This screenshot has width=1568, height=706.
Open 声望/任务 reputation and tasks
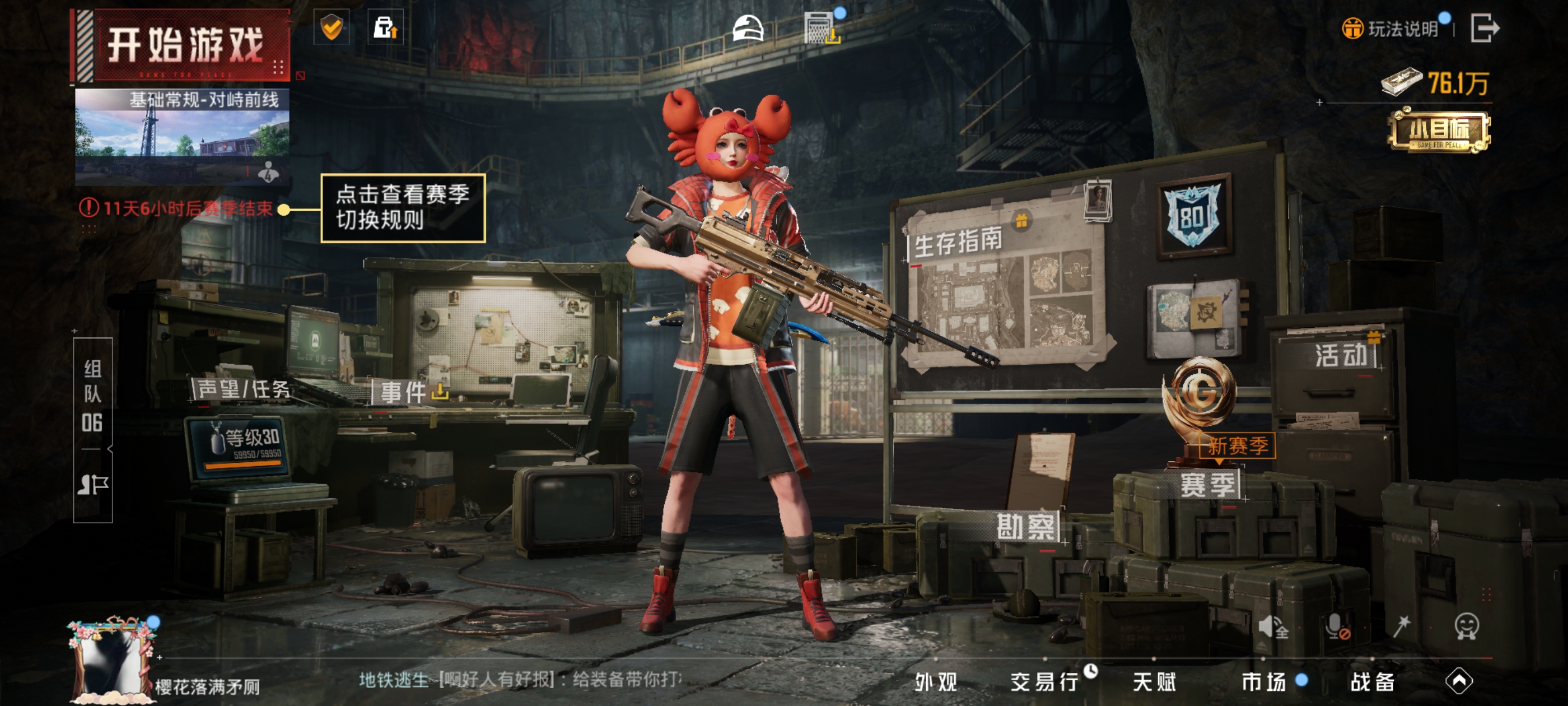[244, 389]
